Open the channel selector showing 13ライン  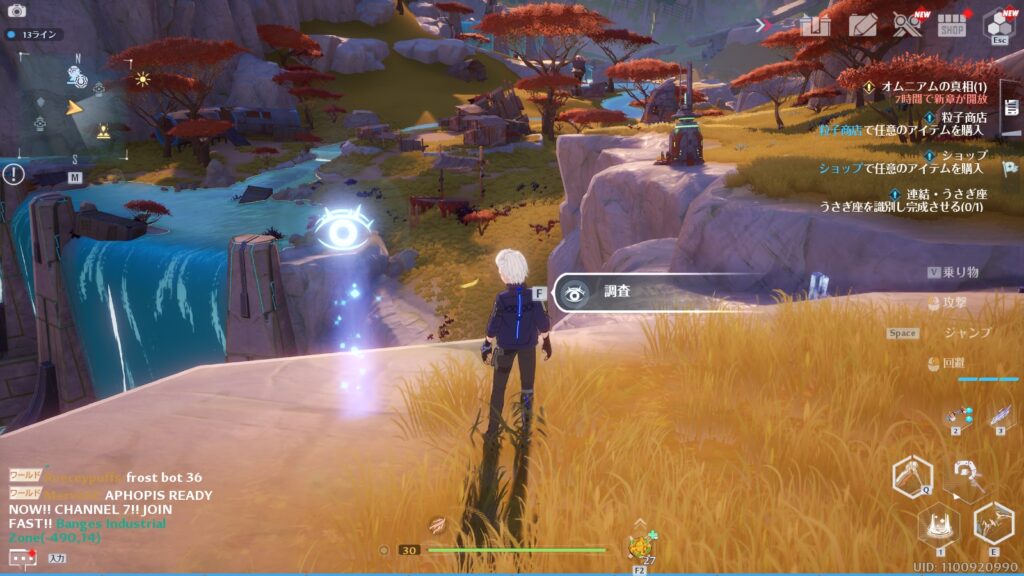pyautogui.click(x=37, y=34)
